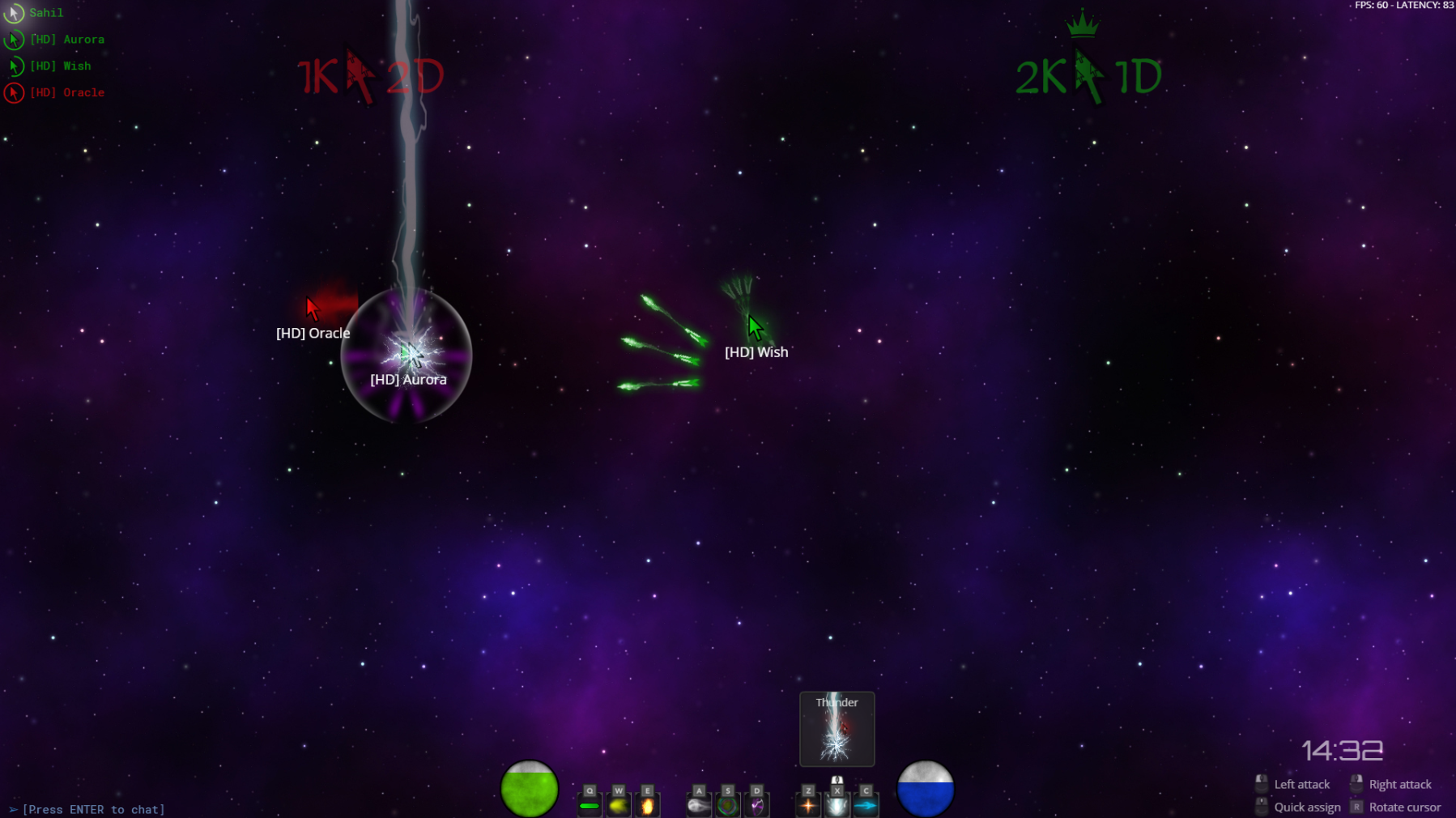Cast the fireball E ability
Screen dimensions: 1456x818
tap(647, 805)
